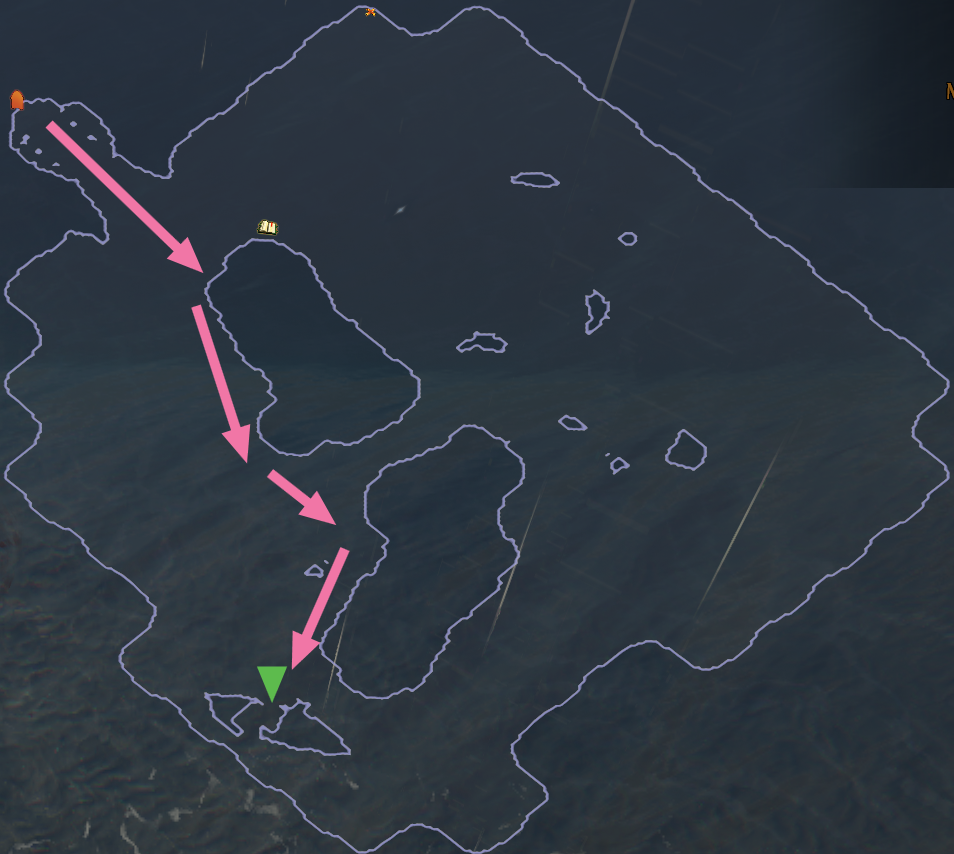
Task: Click the orange door marker on the map
Action: click(17, 99)
